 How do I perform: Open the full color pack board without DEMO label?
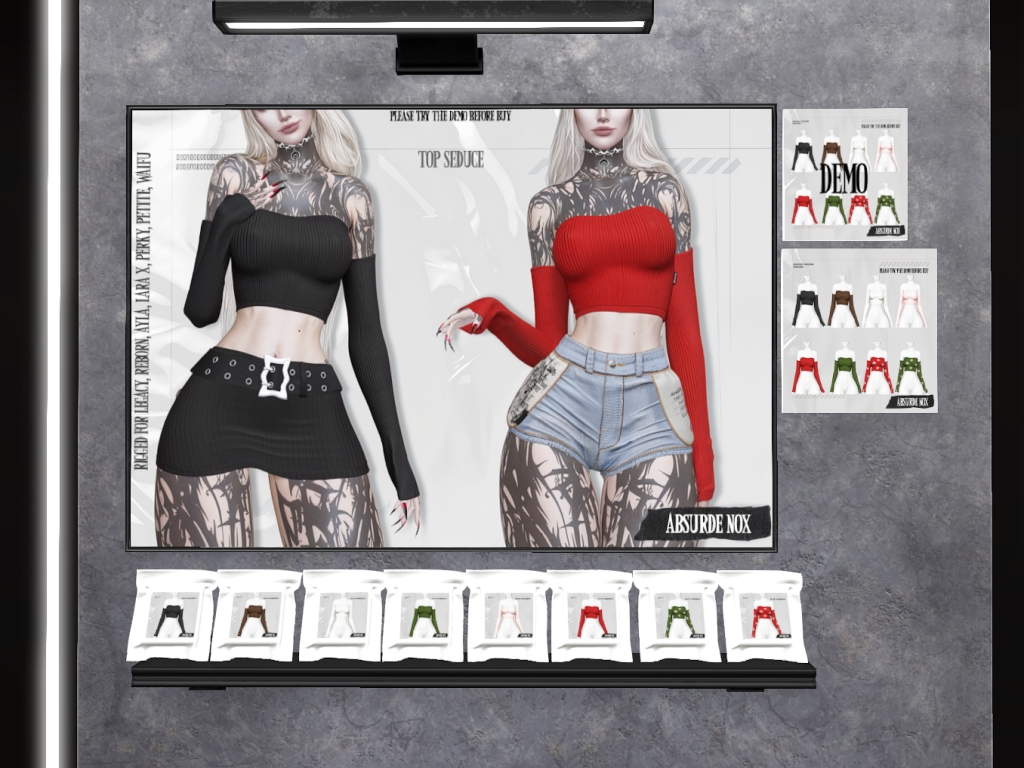859,331
